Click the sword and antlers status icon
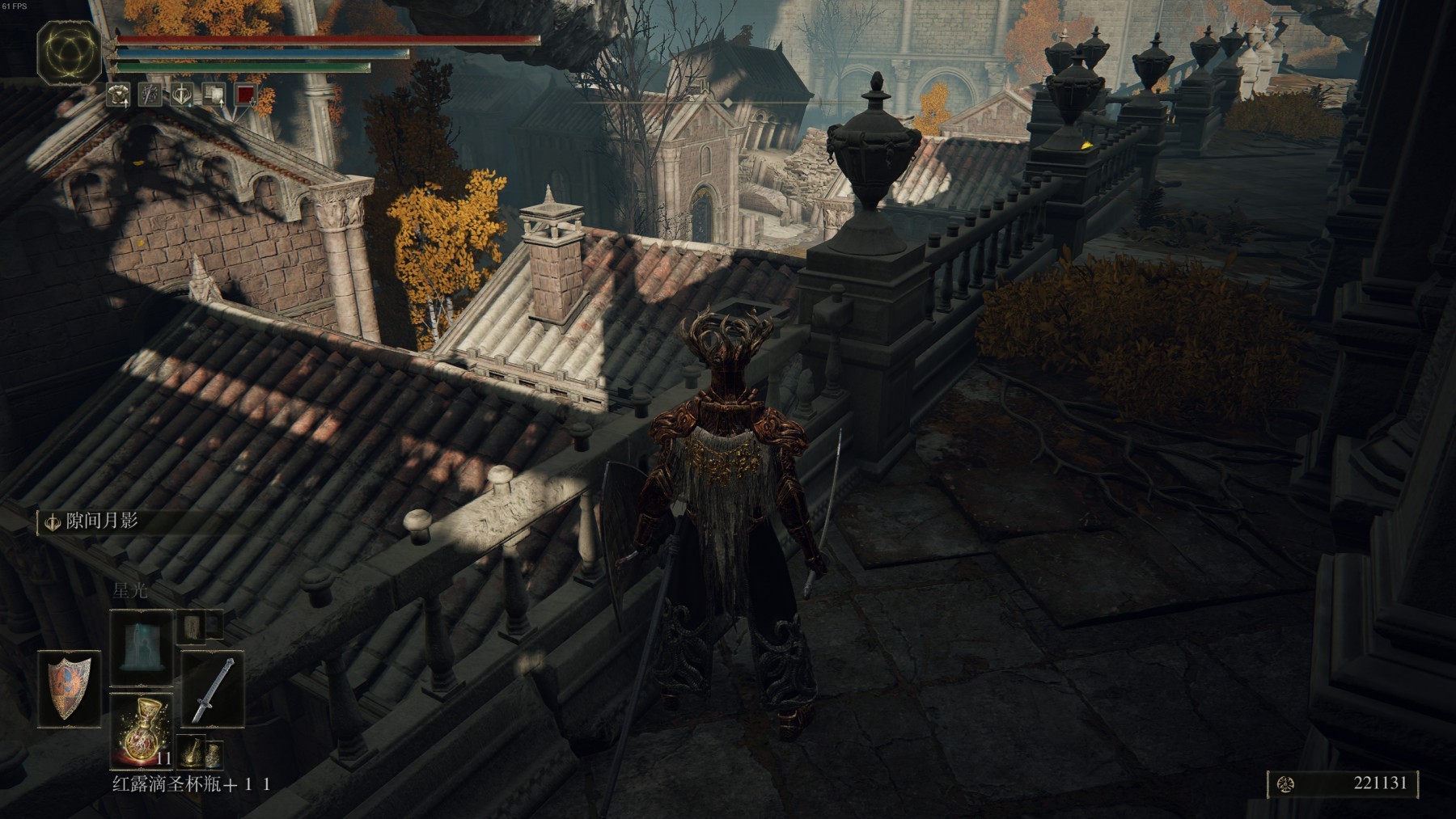Screen dimensions: 1456x819 (182, 95)
